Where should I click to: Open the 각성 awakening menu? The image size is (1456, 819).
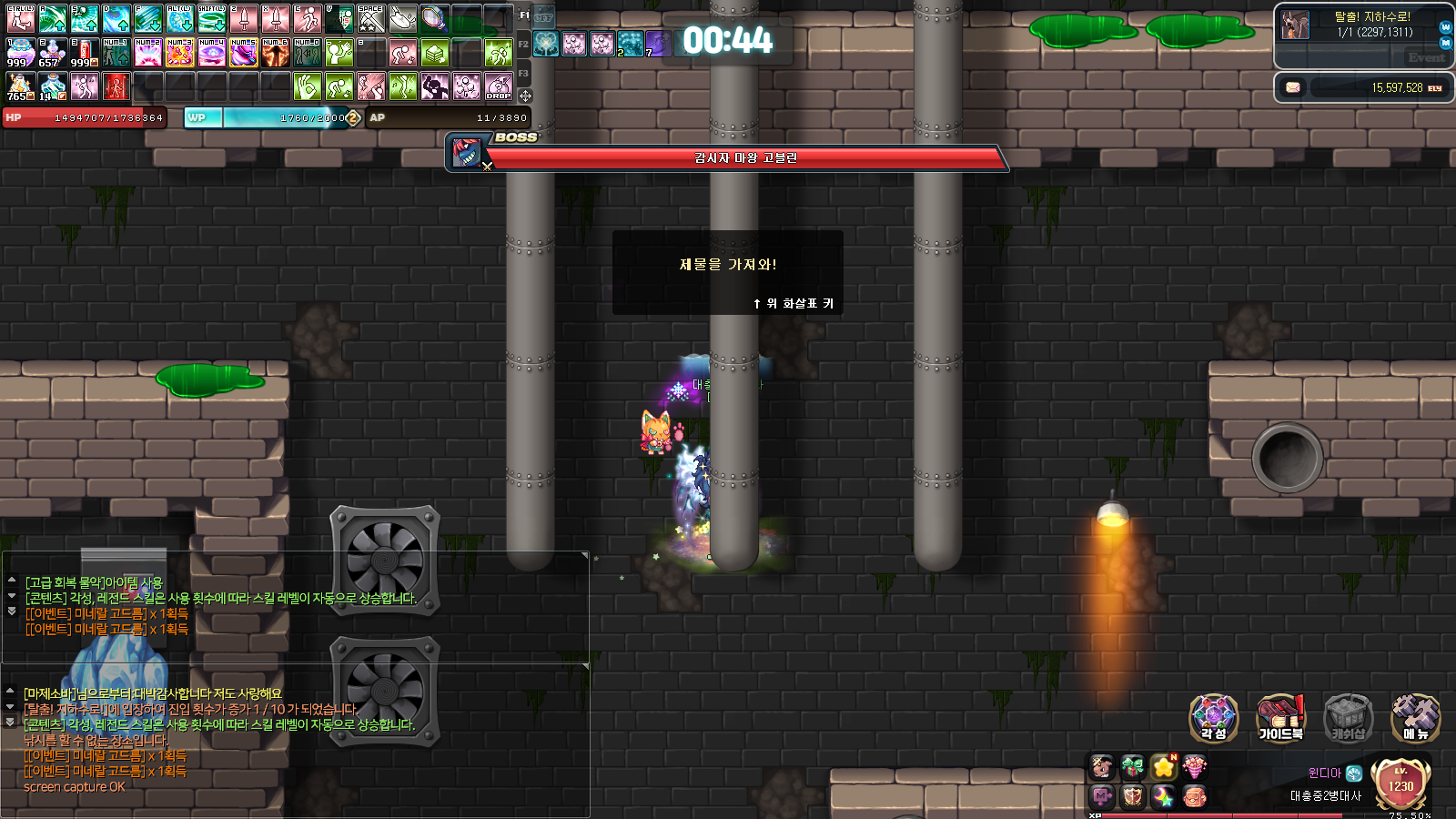[x=1214, y=716]
